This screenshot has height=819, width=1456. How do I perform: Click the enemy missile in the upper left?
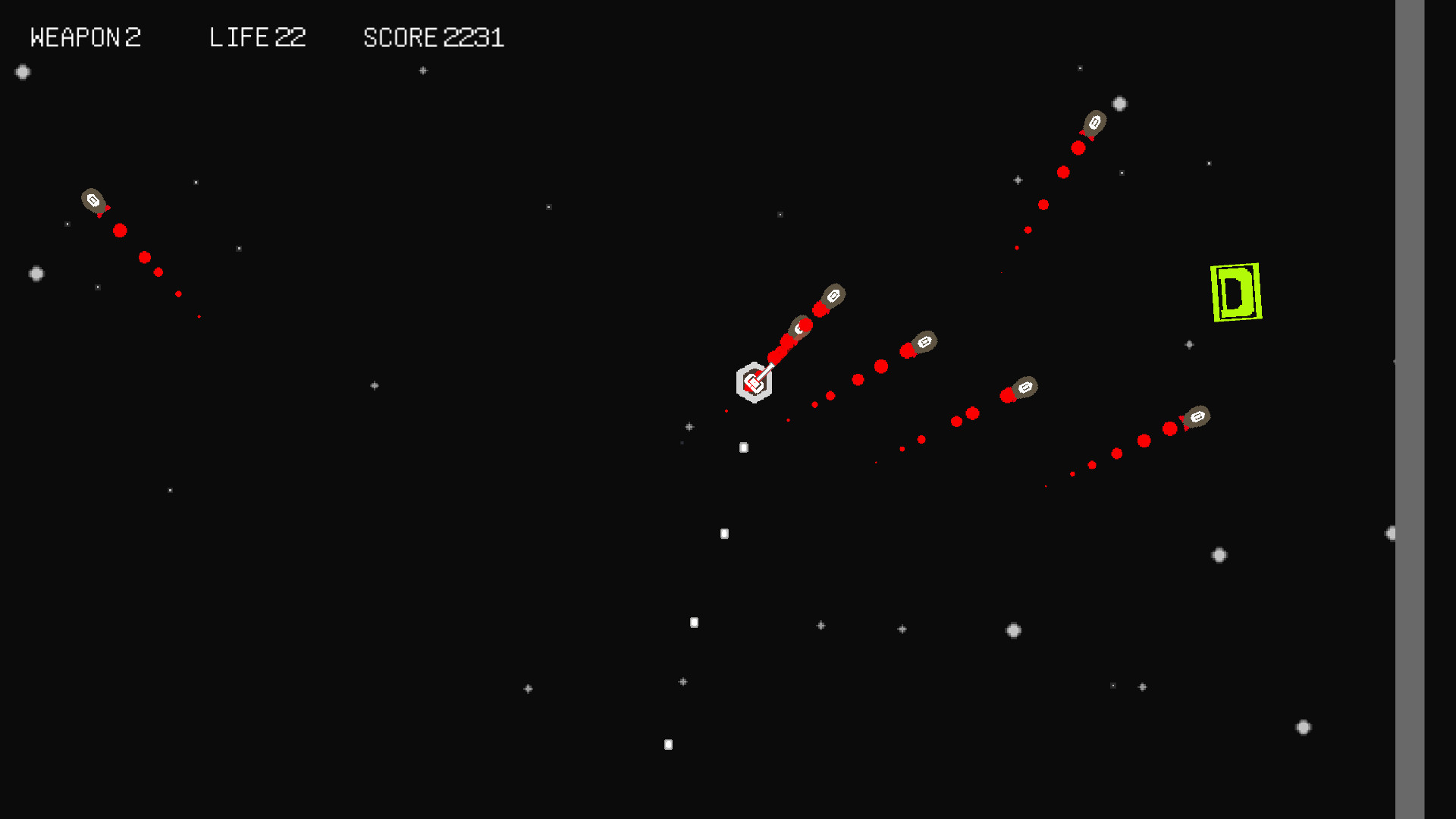tap(93, 201)
